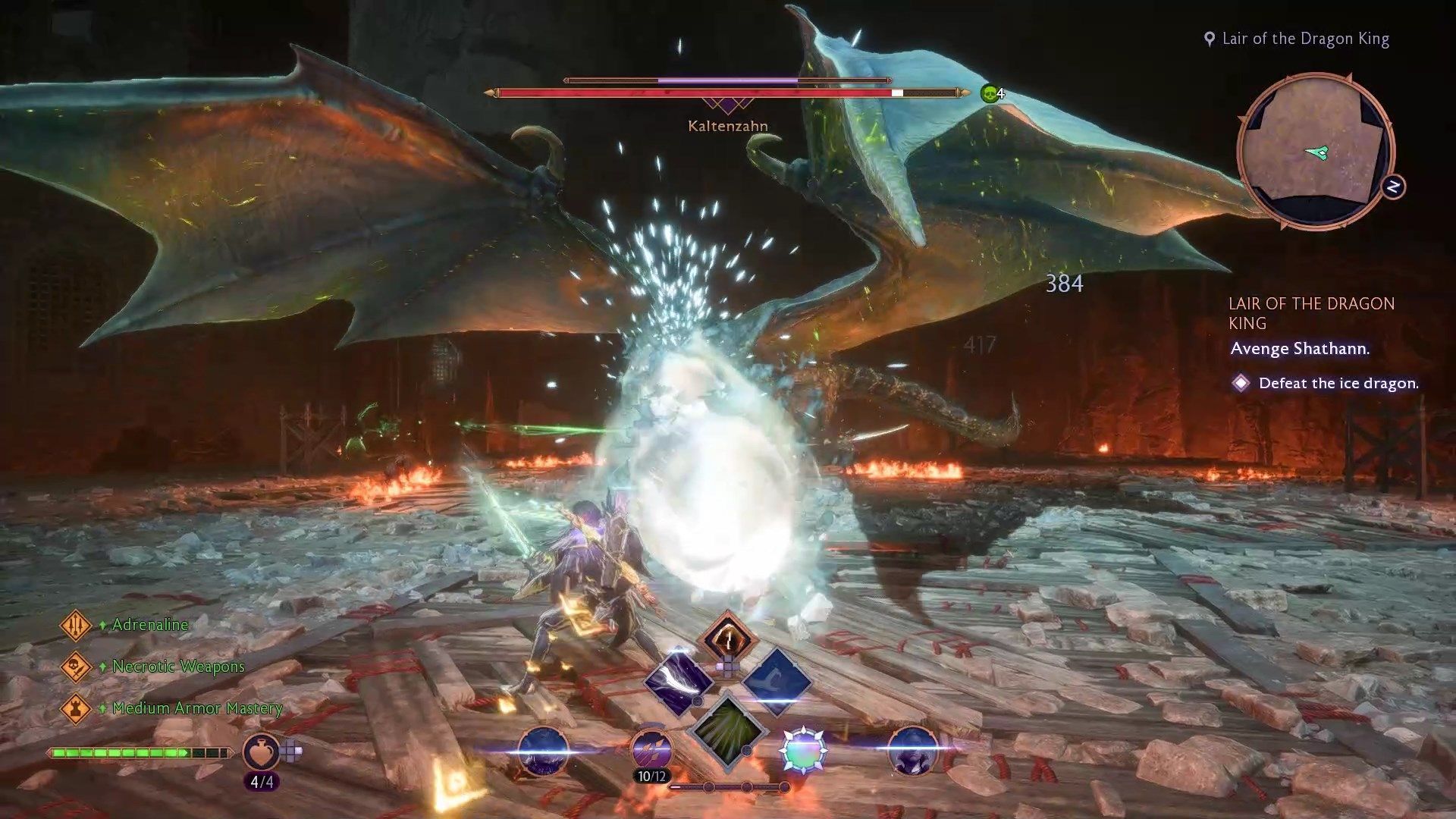The image size is (1456, 819).
Task: Open the Defeat the ice dragon objective
Action: (1338, 384)
